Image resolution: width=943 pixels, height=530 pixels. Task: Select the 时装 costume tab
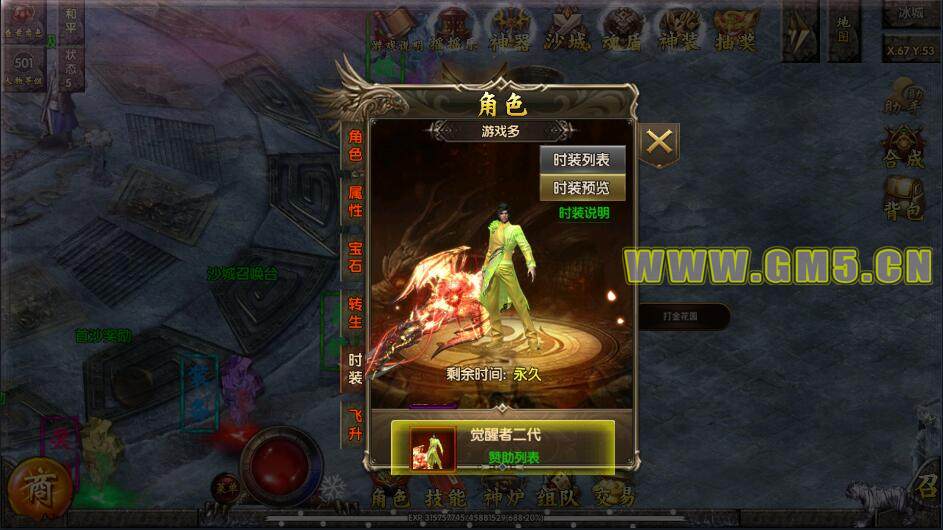[355, 367]
